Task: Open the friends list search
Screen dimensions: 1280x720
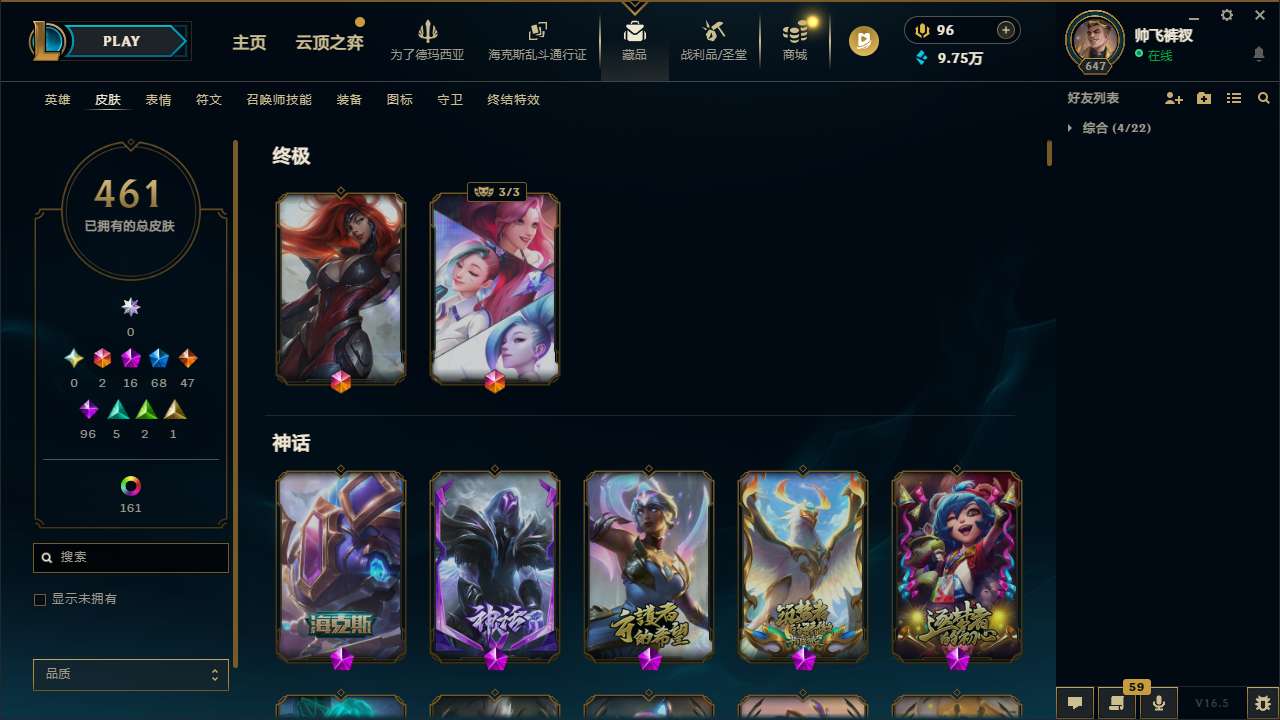Action: point(1264,97)
